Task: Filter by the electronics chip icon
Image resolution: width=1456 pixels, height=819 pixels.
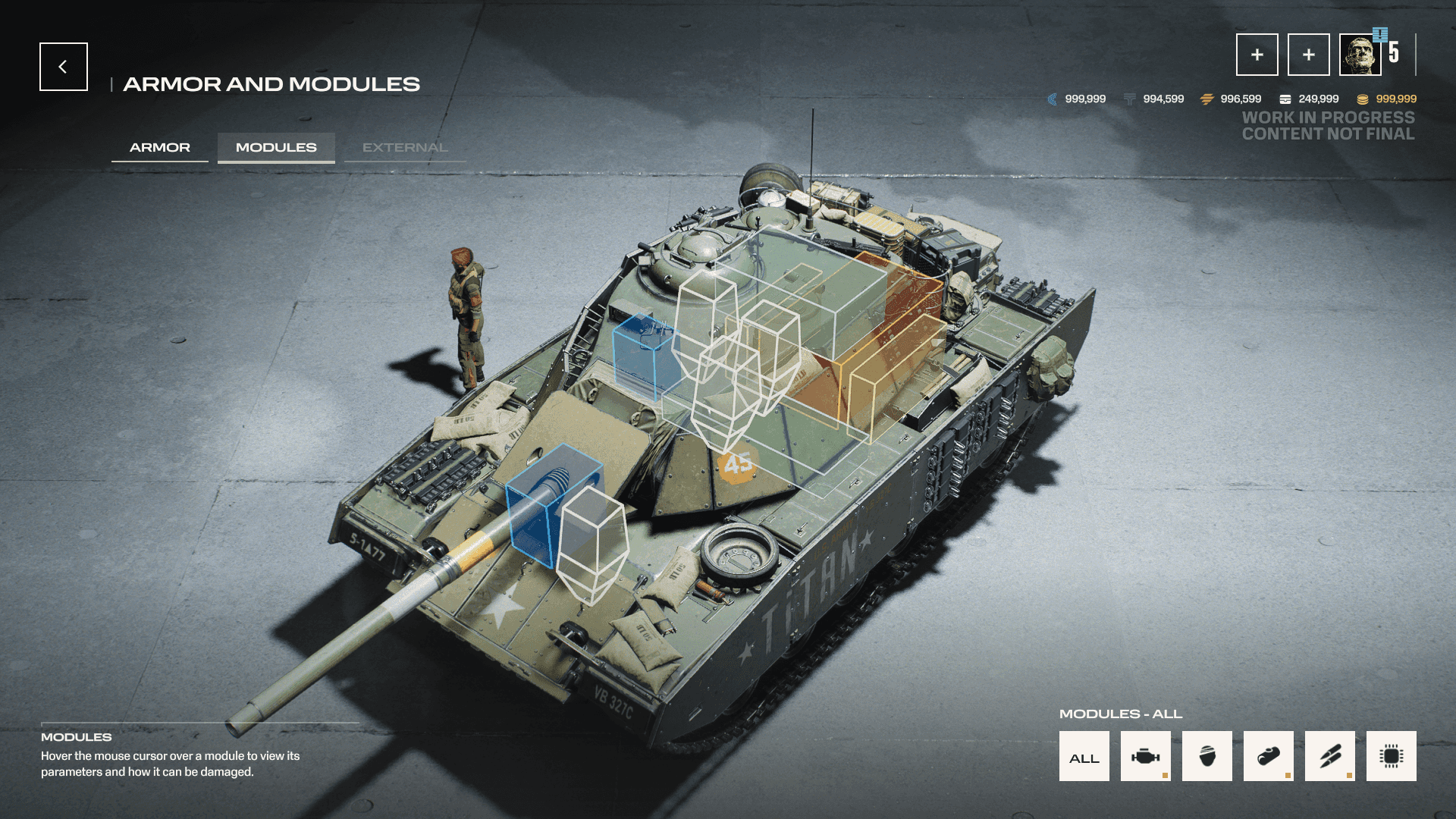Action: coord(1391,756)
